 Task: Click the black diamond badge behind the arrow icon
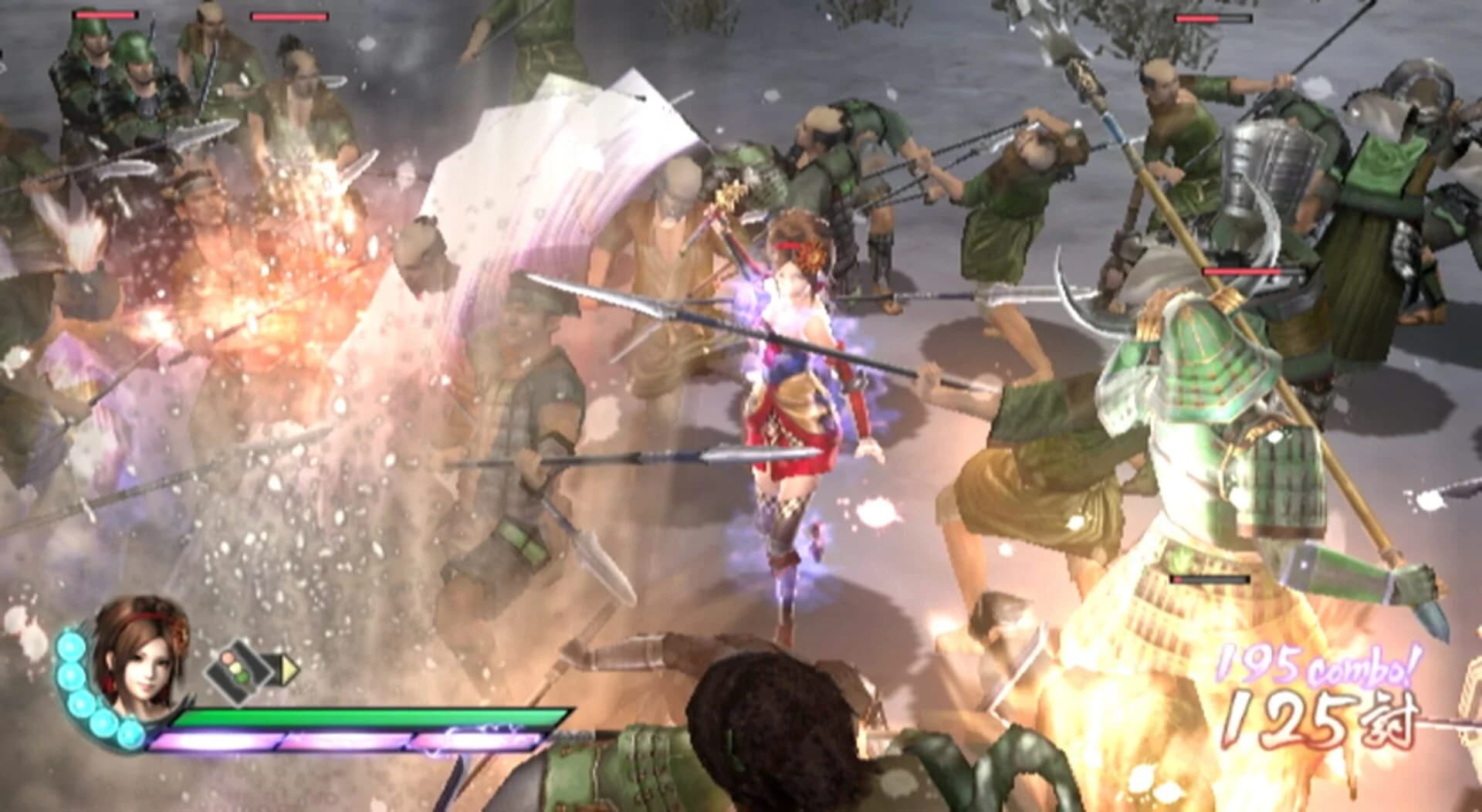[x=272, y=668]
